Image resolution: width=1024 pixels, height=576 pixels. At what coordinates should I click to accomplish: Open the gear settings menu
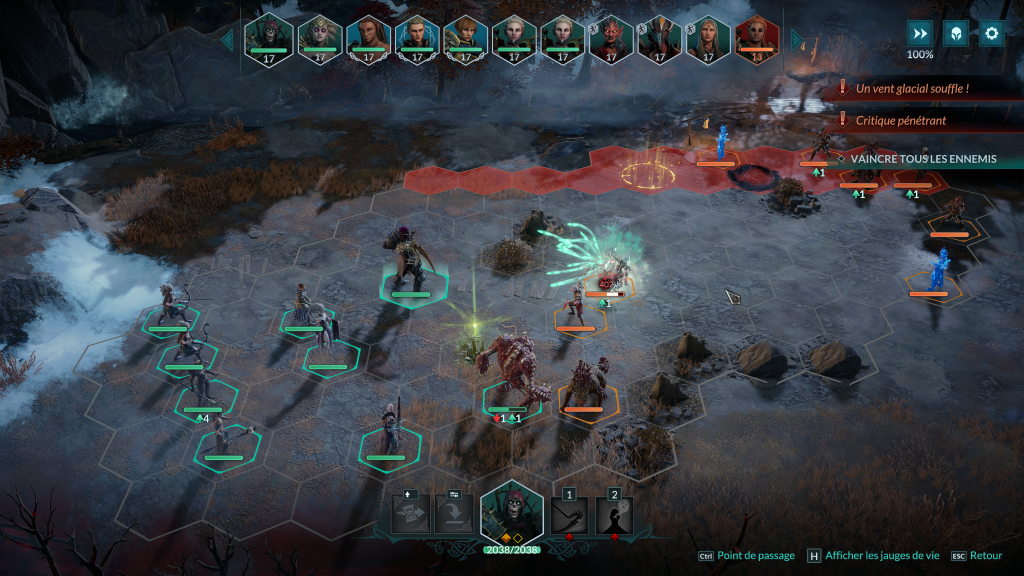[991, 33]
